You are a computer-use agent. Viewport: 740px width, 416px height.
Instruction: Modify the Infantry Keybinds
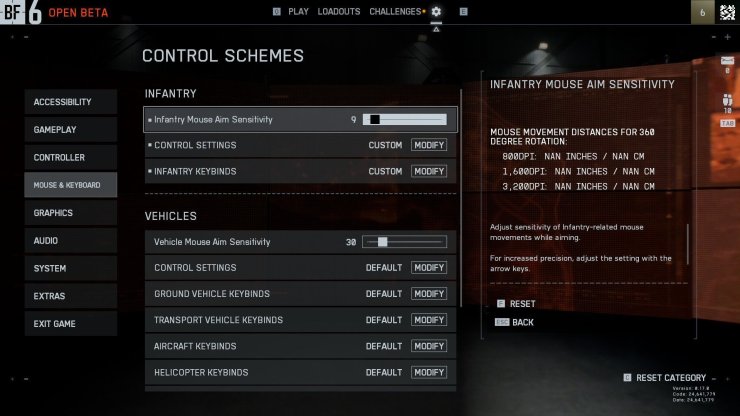pos(429,172)
